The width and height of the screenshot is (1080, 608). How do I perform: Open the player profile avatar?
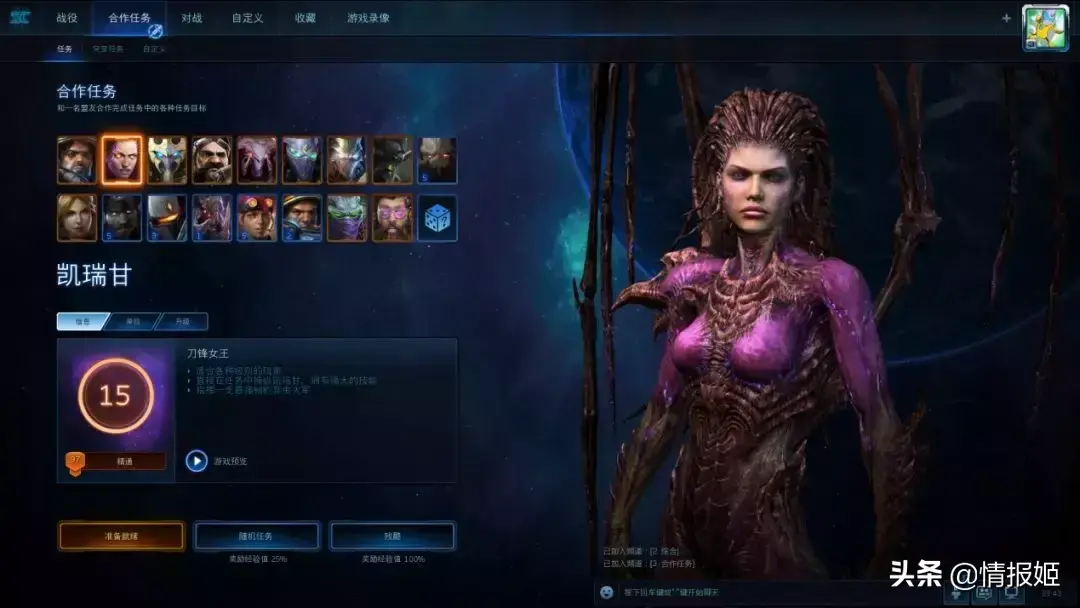1045,28
